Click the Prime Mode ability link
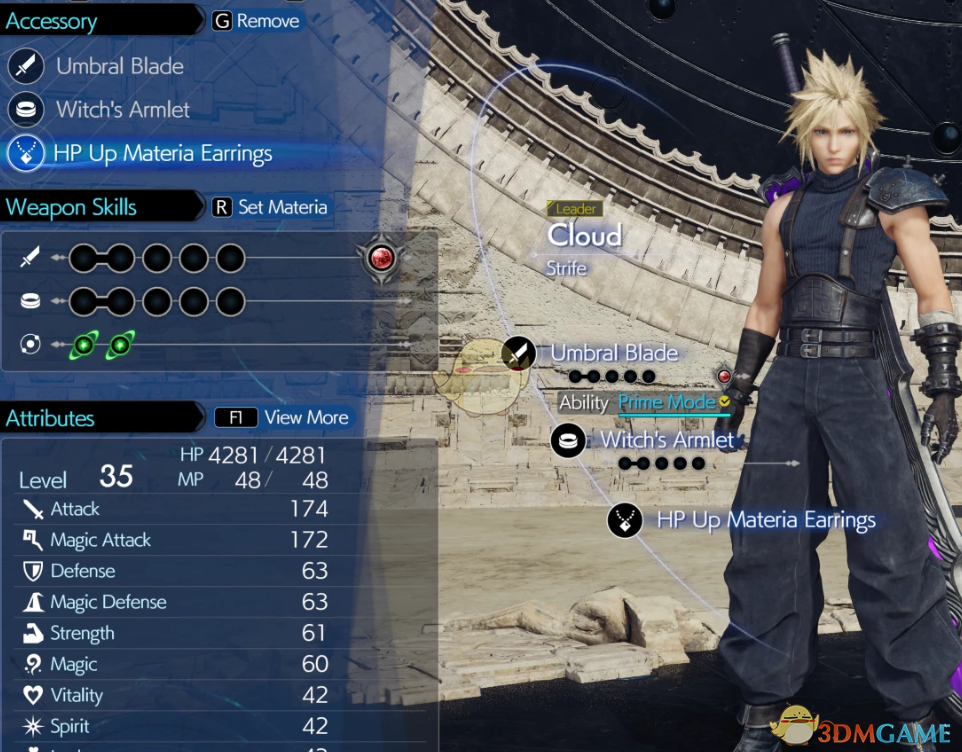This screenshot has height=752, width=962. [x=666, y=402]
